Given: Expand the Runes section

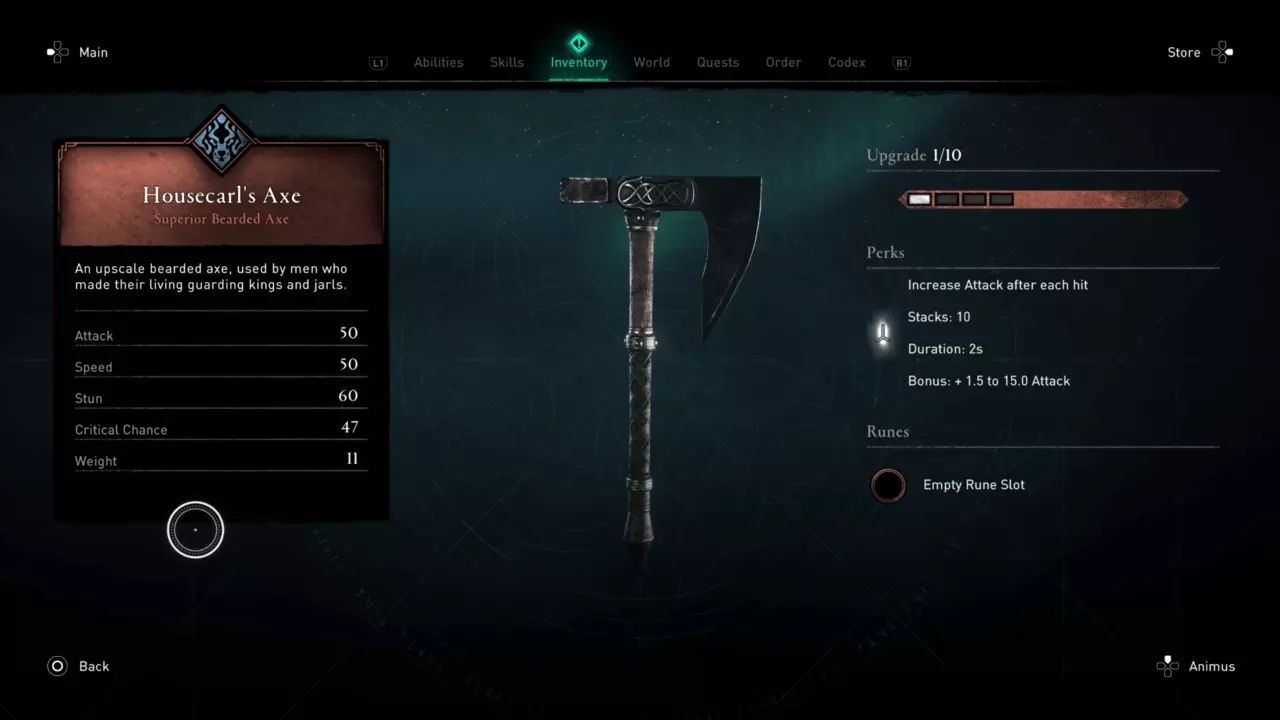Looking at the screenshot, I should click(887, 432).
